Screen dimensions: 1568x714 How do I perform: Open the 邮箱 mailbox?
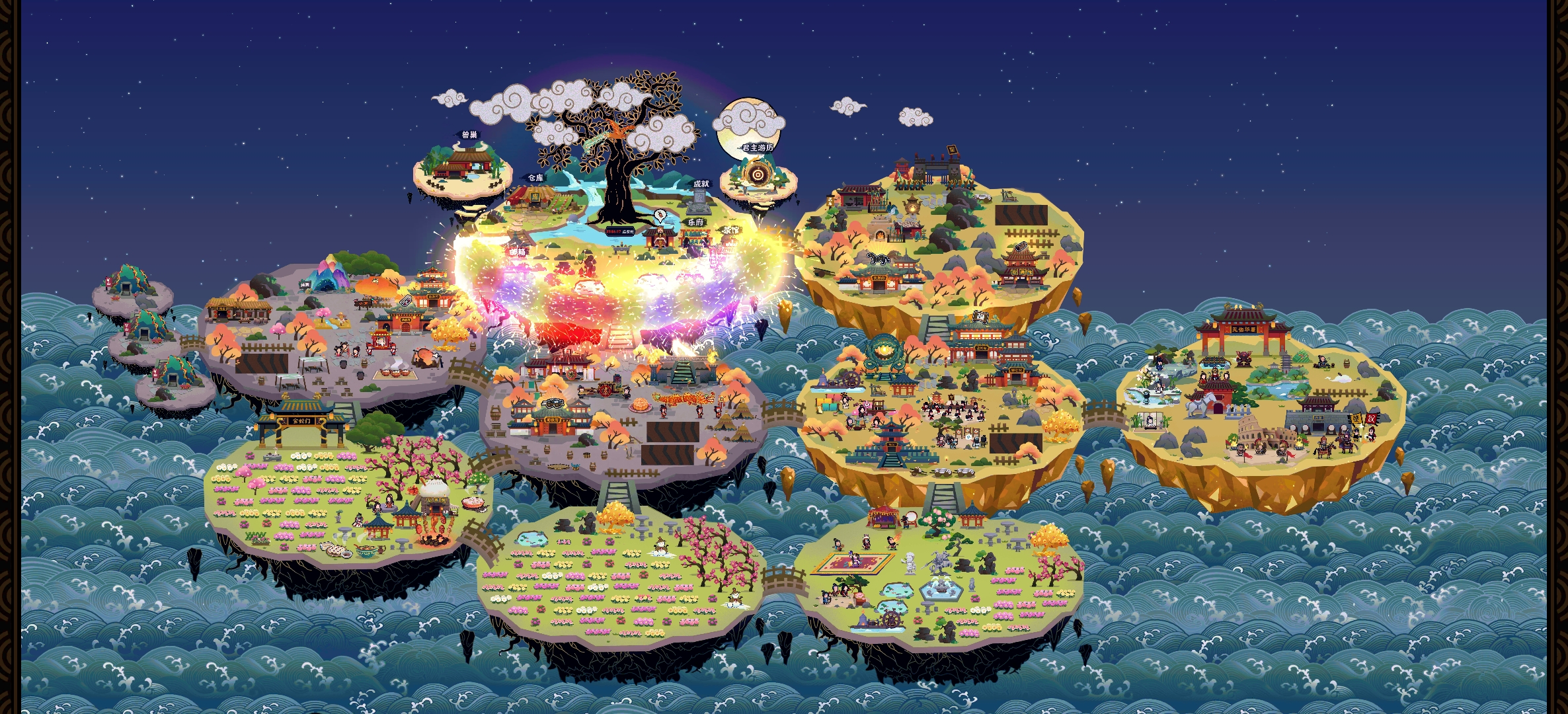click(x=518, y=252)
